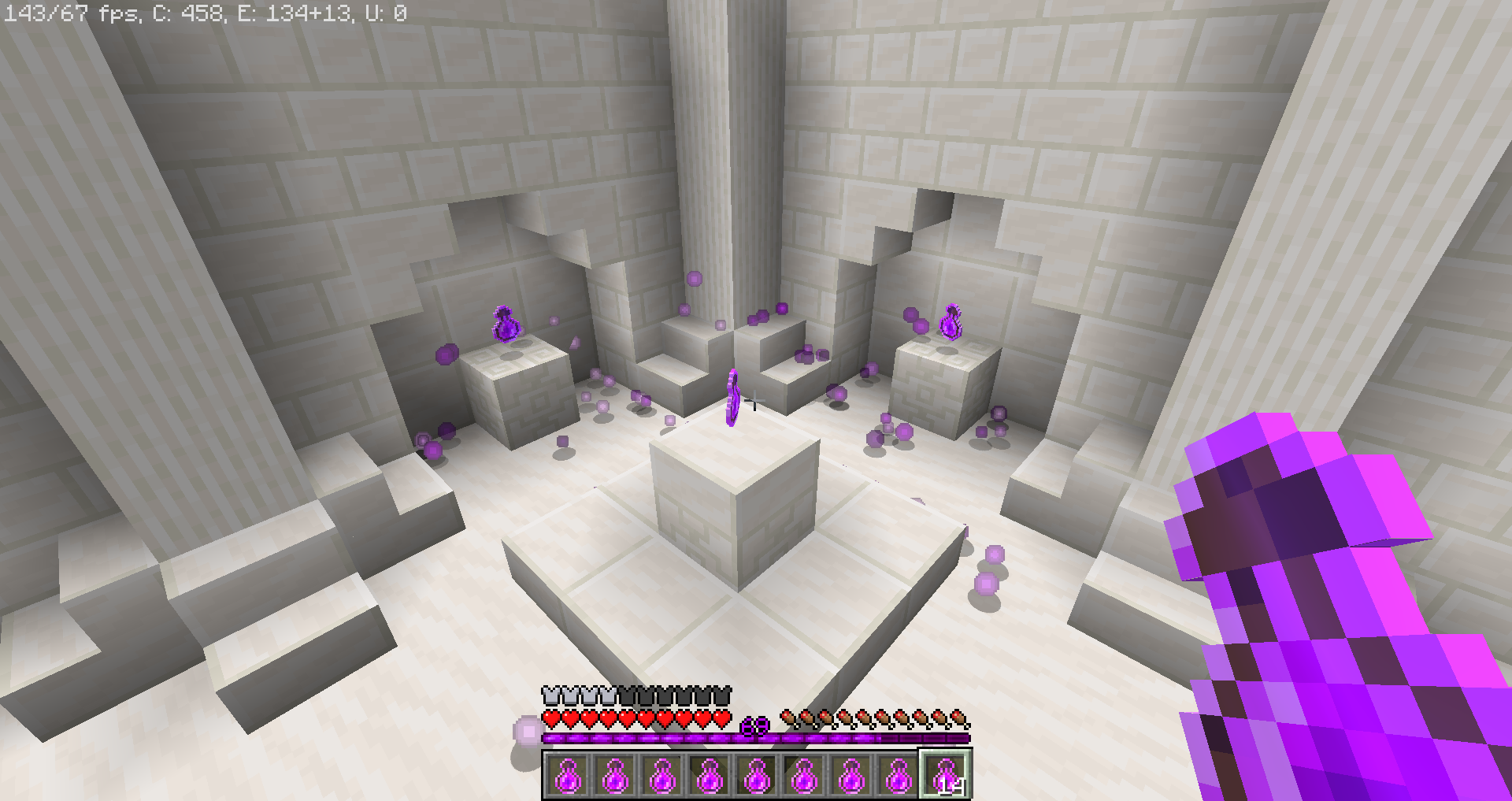Select the potion in hotbar slot 1
This screenshot has width=1512, height=801.
(569, 776)
